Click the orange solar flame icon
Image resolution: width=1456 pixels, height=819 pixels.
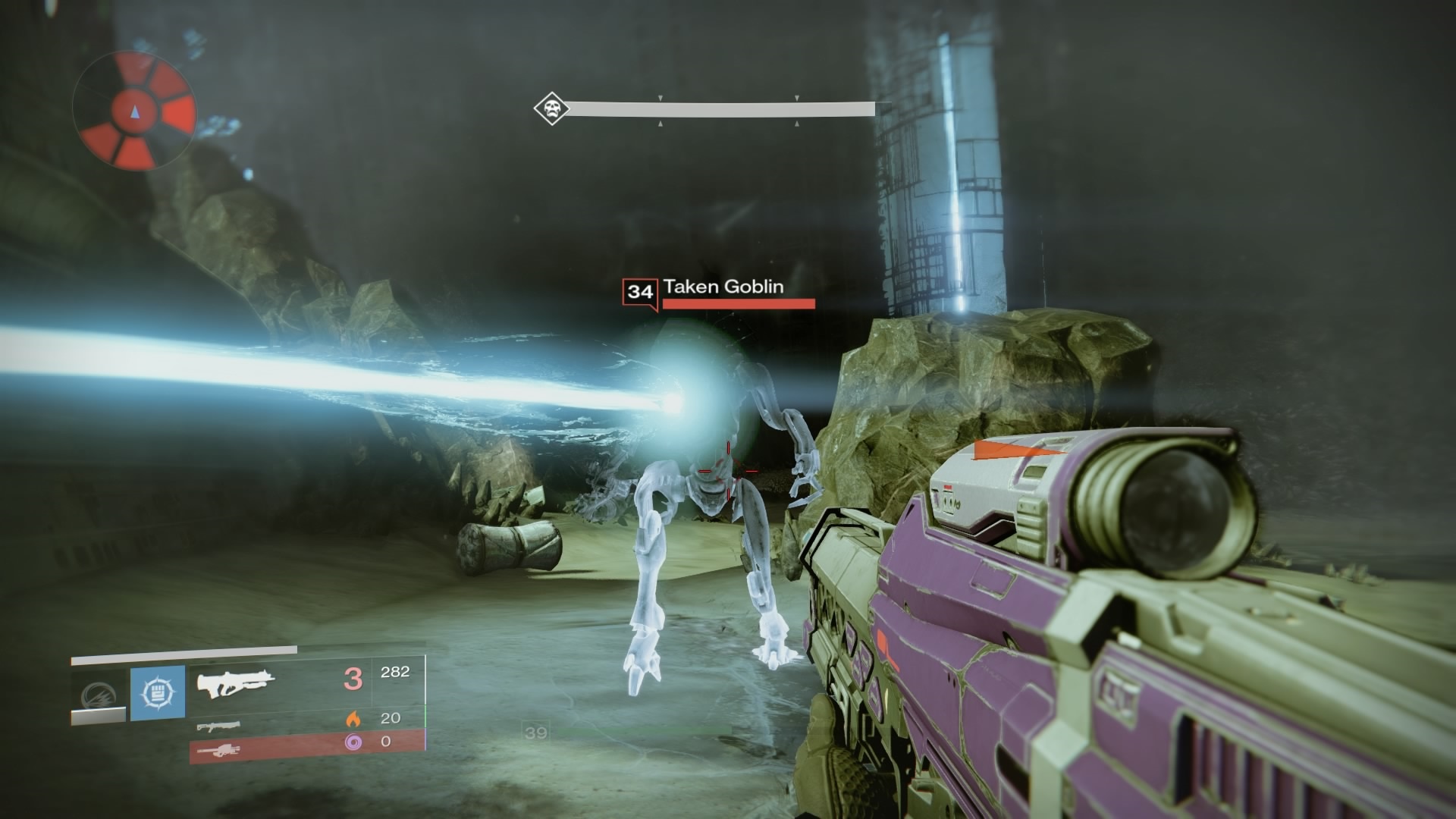tap(353, 718)
